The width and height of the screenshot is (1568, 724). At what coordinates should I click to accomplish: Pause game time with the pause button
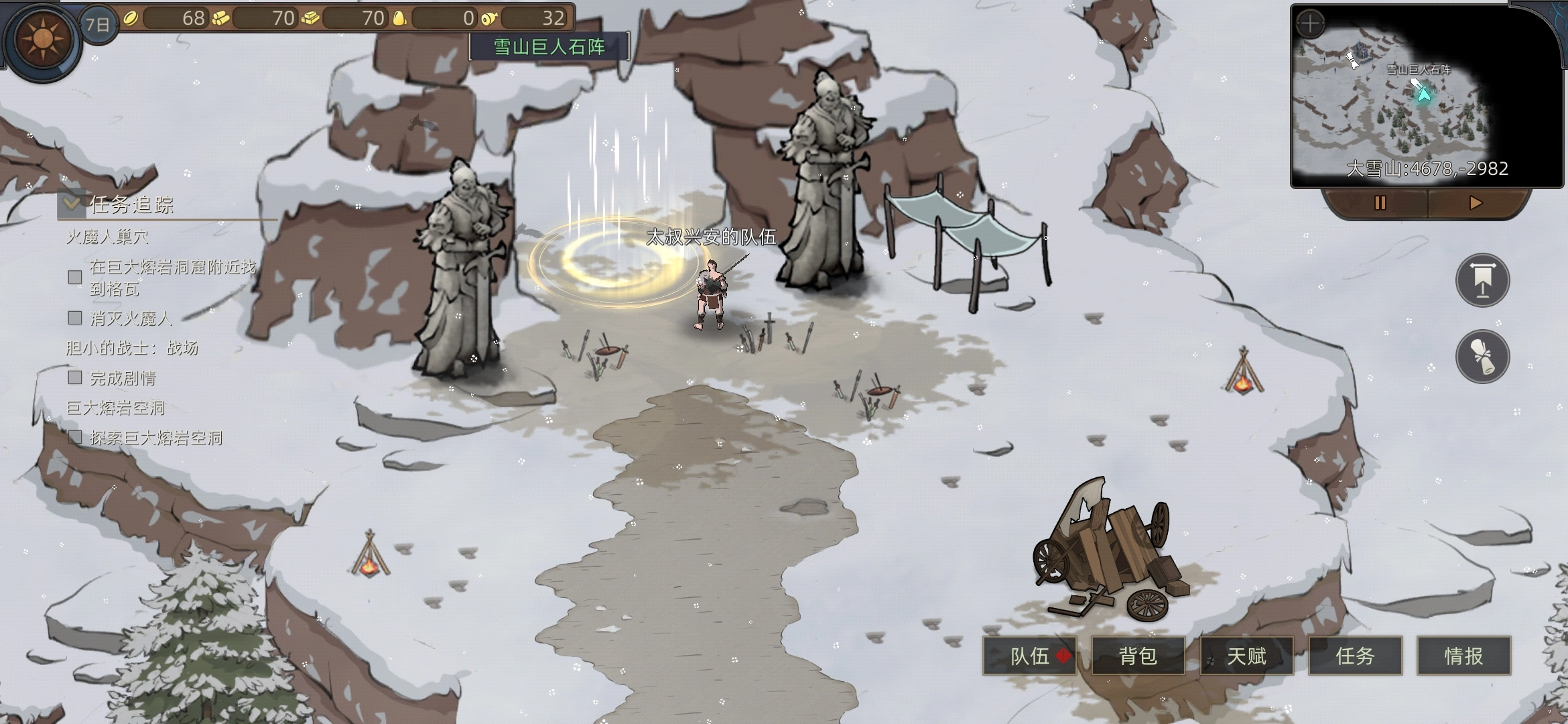[1380, 202]
